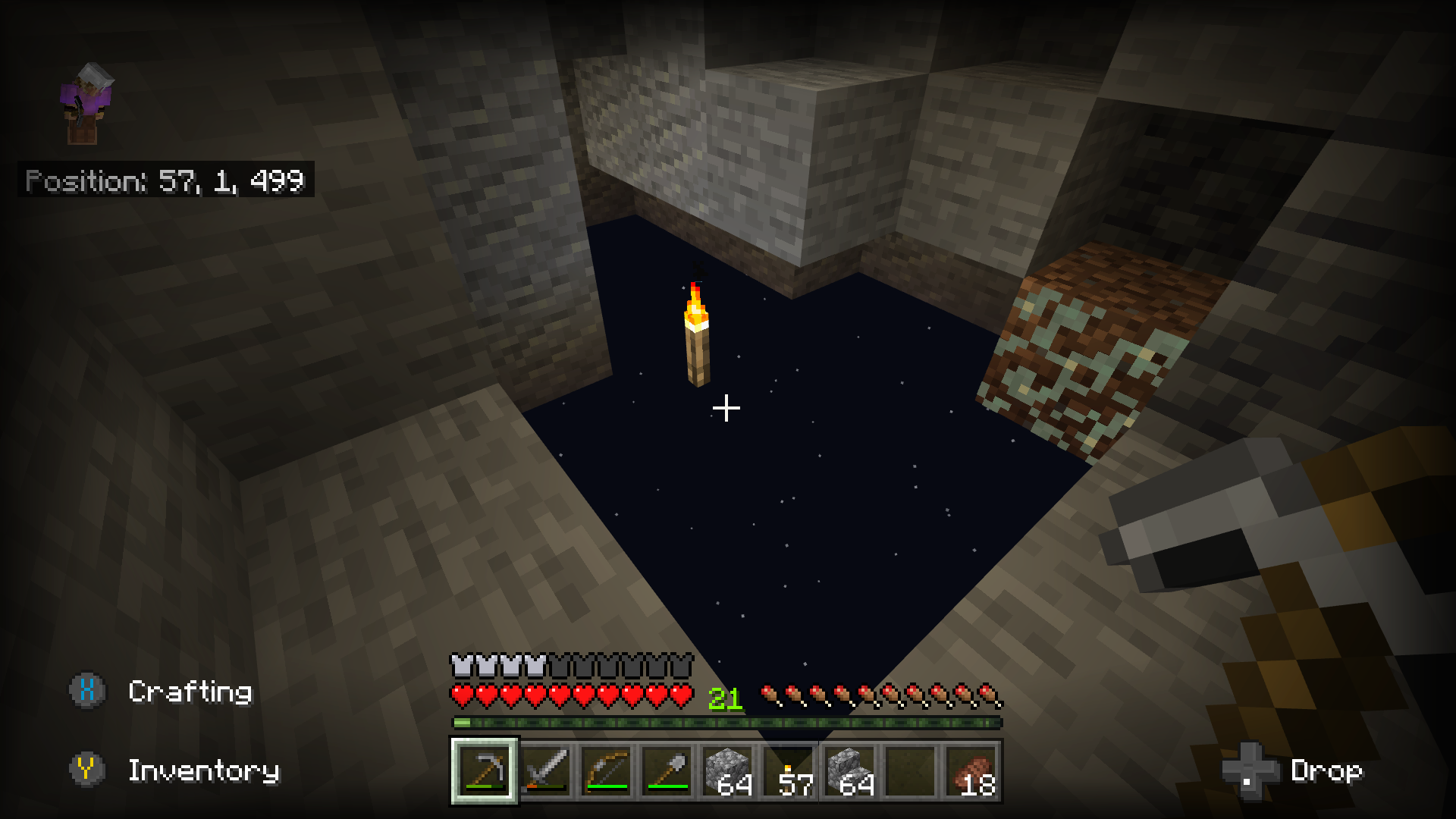Select the pickaxe hotbar slot
The height and width of the screenshot is (819, 1456).
click(485, 771)
